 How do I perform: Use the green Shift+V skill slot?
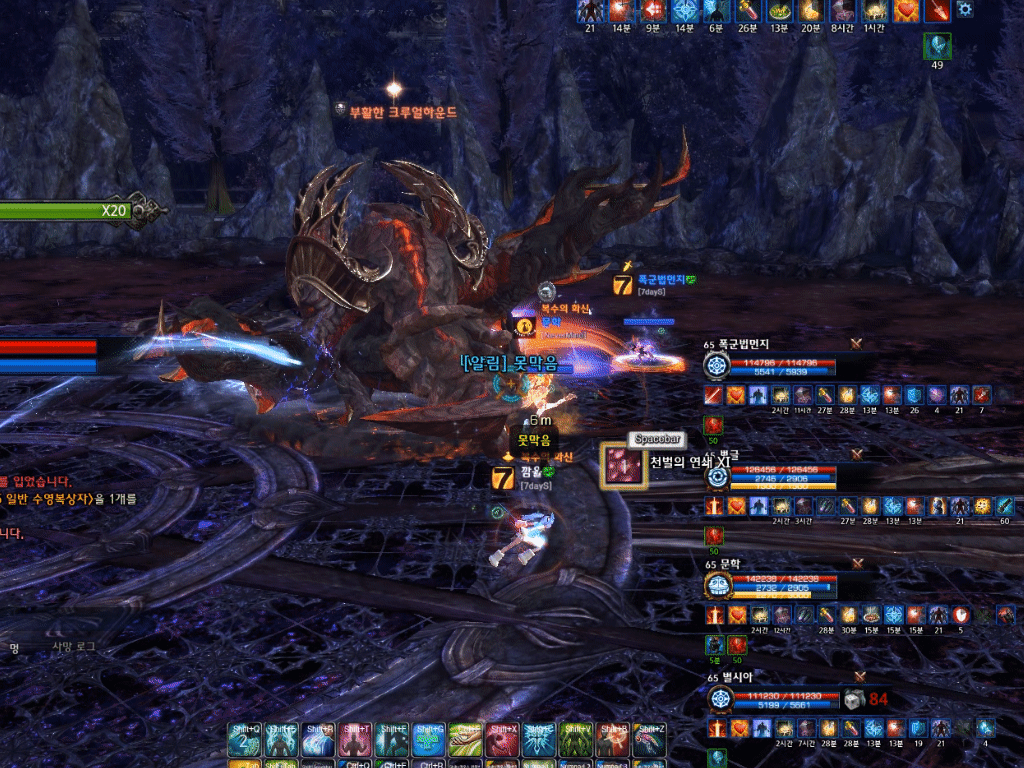575,740
